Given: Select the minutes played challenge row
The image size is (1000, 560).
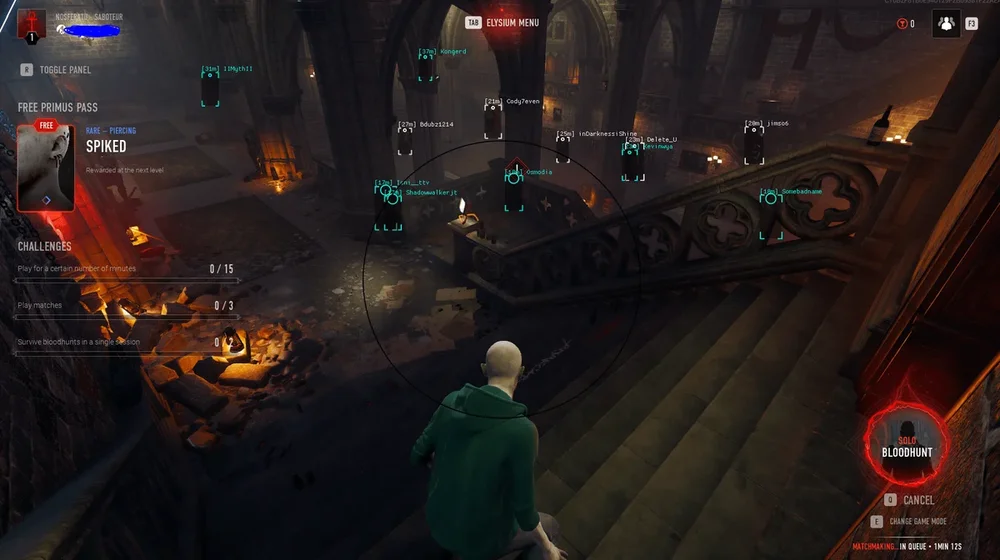Looking at the screenshot, I should 126,269.
